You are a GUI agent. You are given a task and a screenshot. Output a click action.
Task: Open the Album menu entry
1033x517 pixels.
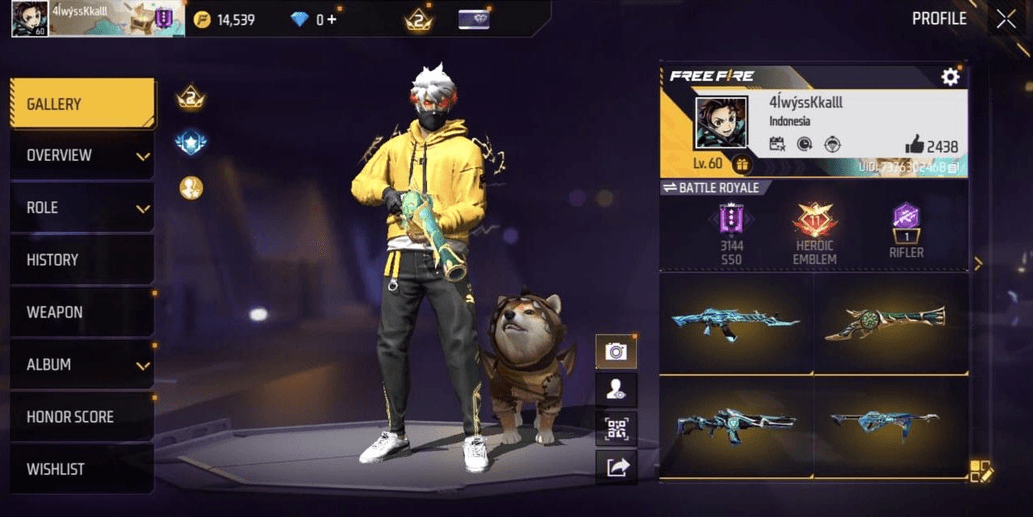82,365
